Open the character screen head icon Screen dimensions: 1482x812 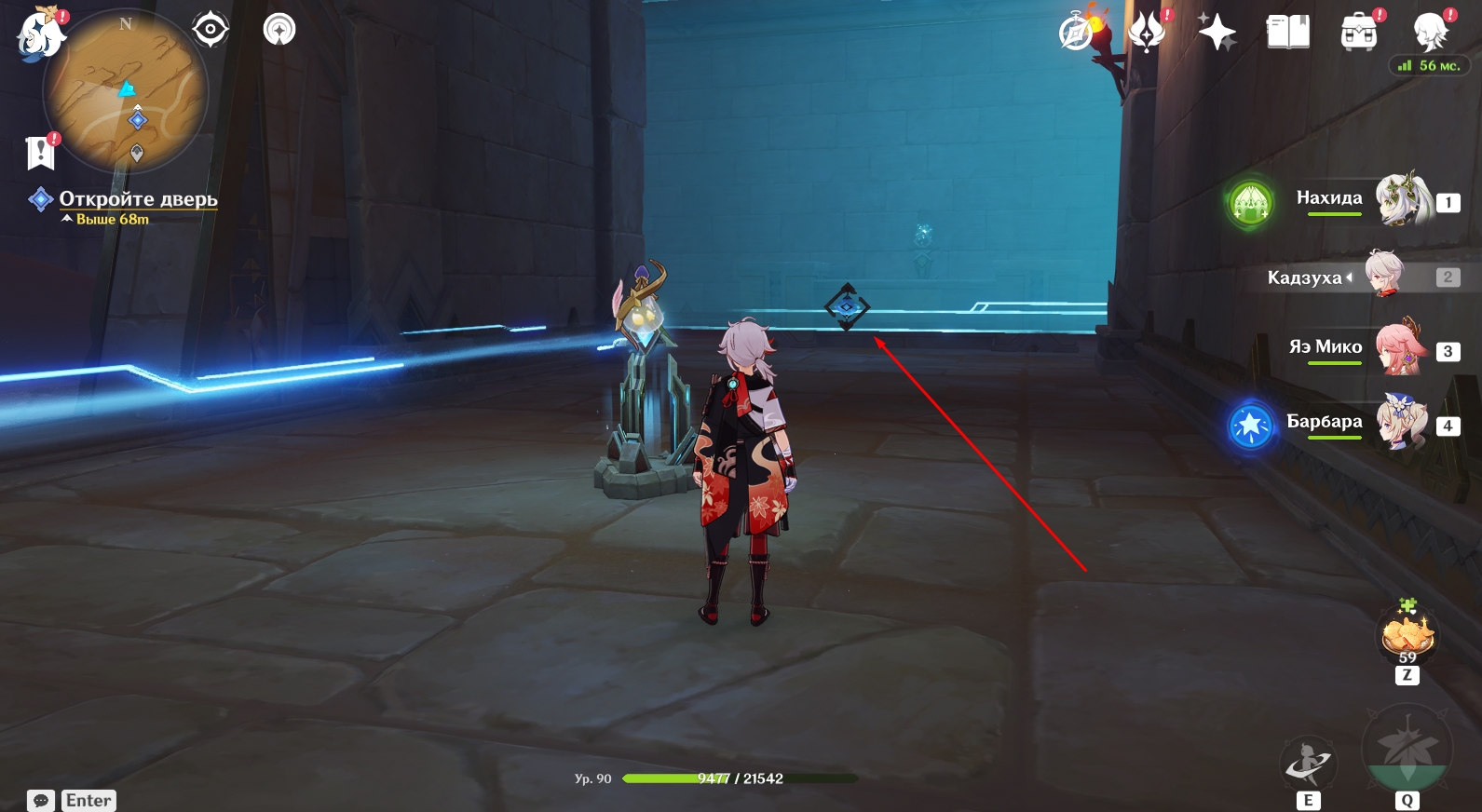[1430, 33]
